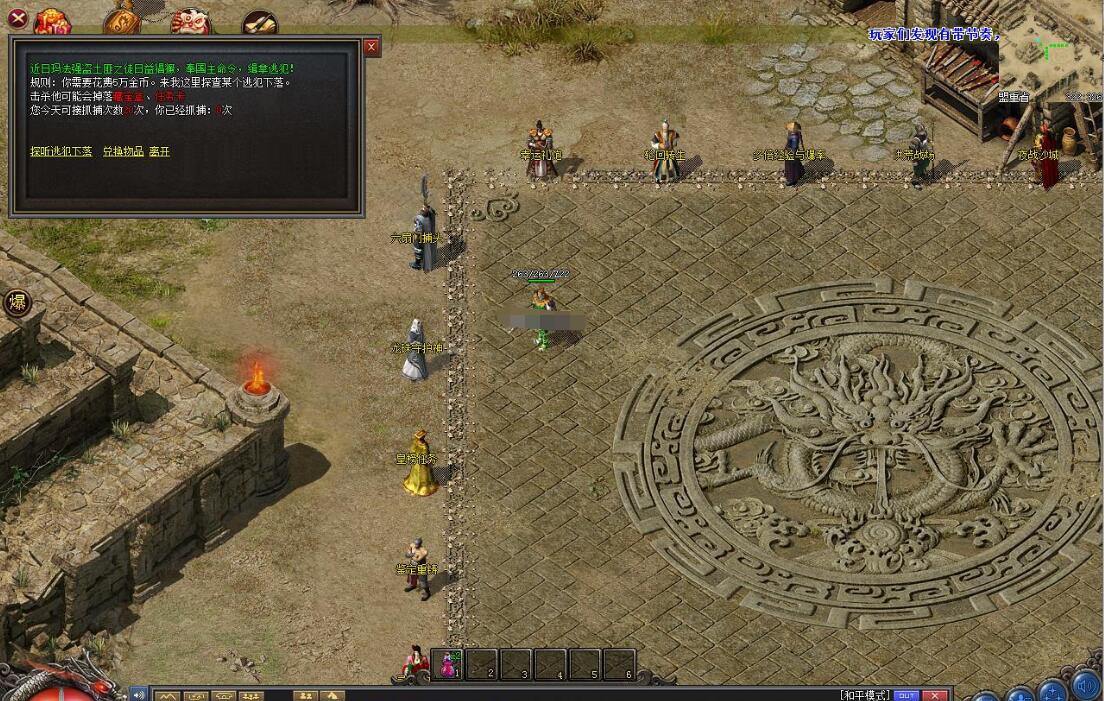Choose 离开 to leave the dialogue
This screenshot has height=701, width=1104.
point(160,152)
